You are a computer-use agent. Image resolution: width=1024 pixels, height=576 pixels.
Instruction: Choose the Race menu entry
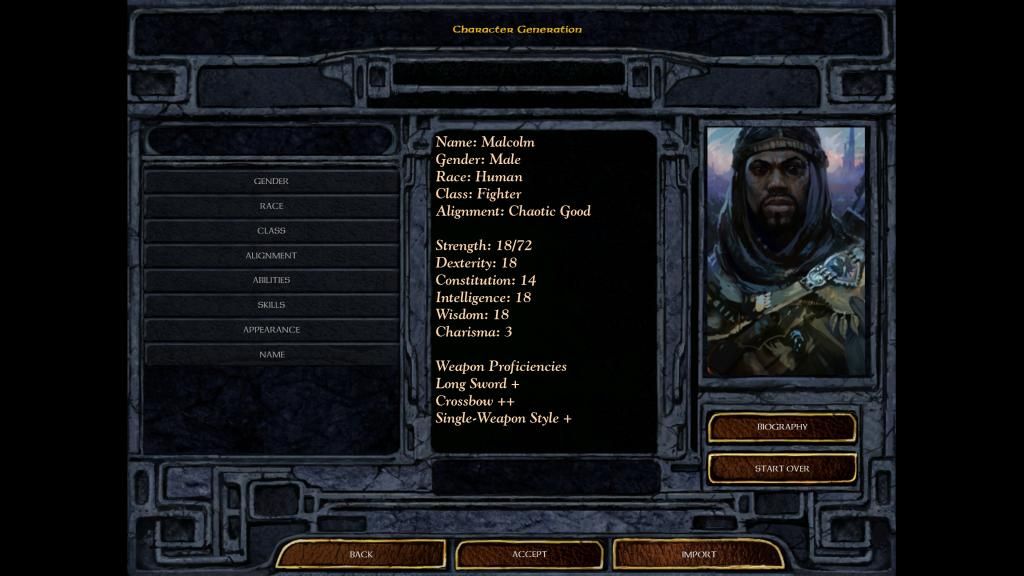coord(271,206)
